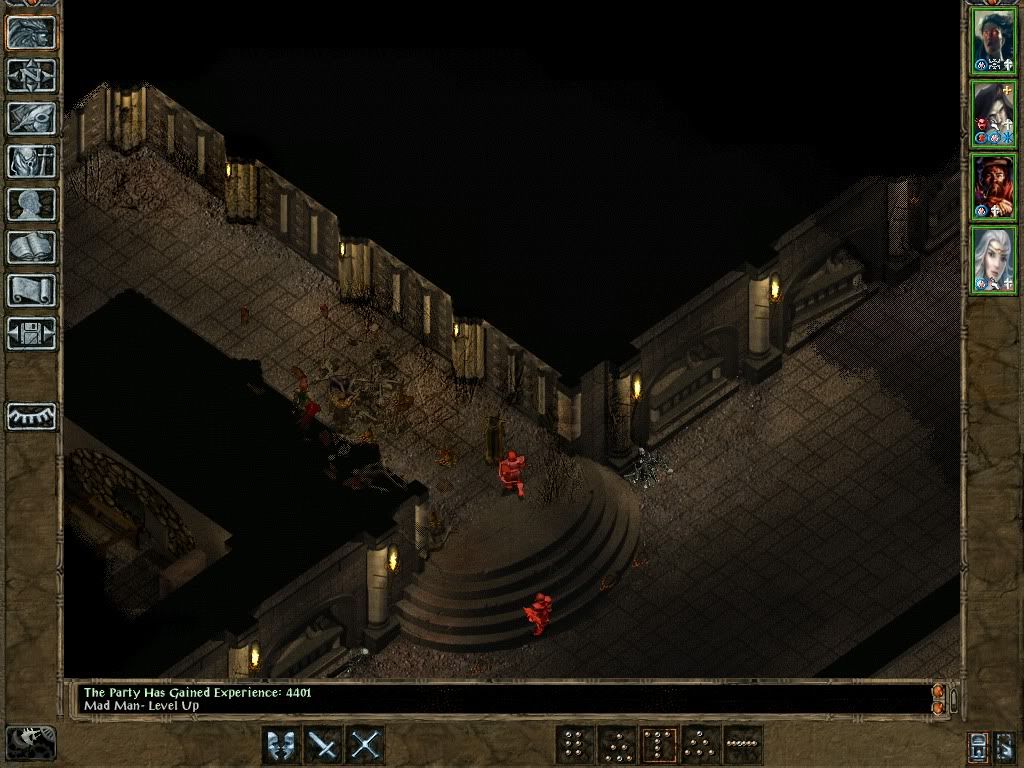Select the red-hatted bearded dwarf portrait
The height and width of the screenshot is (768, 1024).
(994, 186)
